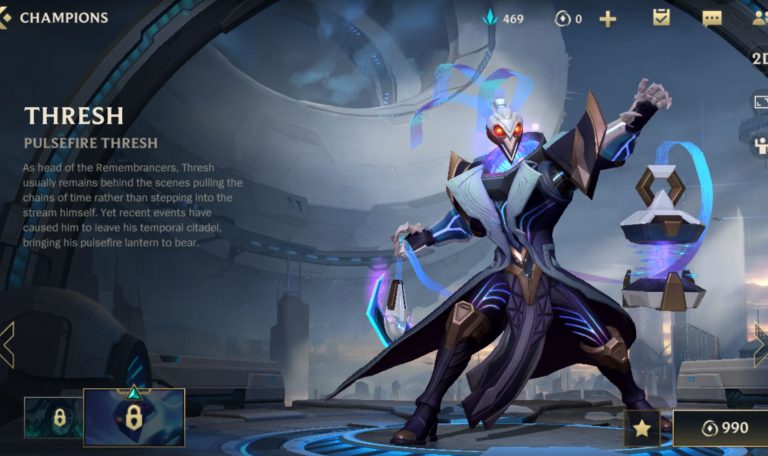Open the friends list icon
This screenshot has width=768, height=456.
(x=759, y=18)
